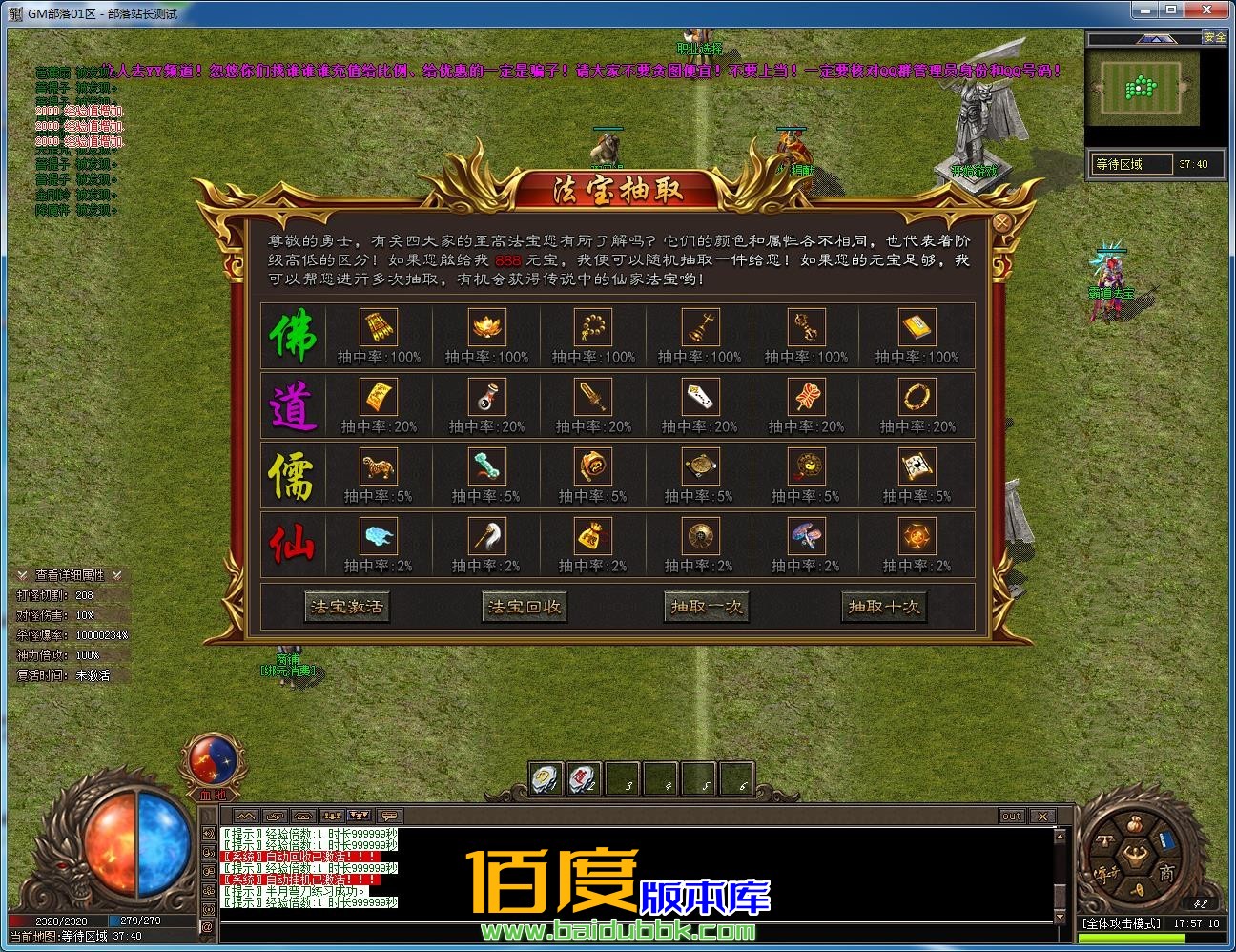The height and width of the screenshot is (952, 1236).
Task: Click the money pouch treasure in the 仙 row
Action: (x=593, y=536)
